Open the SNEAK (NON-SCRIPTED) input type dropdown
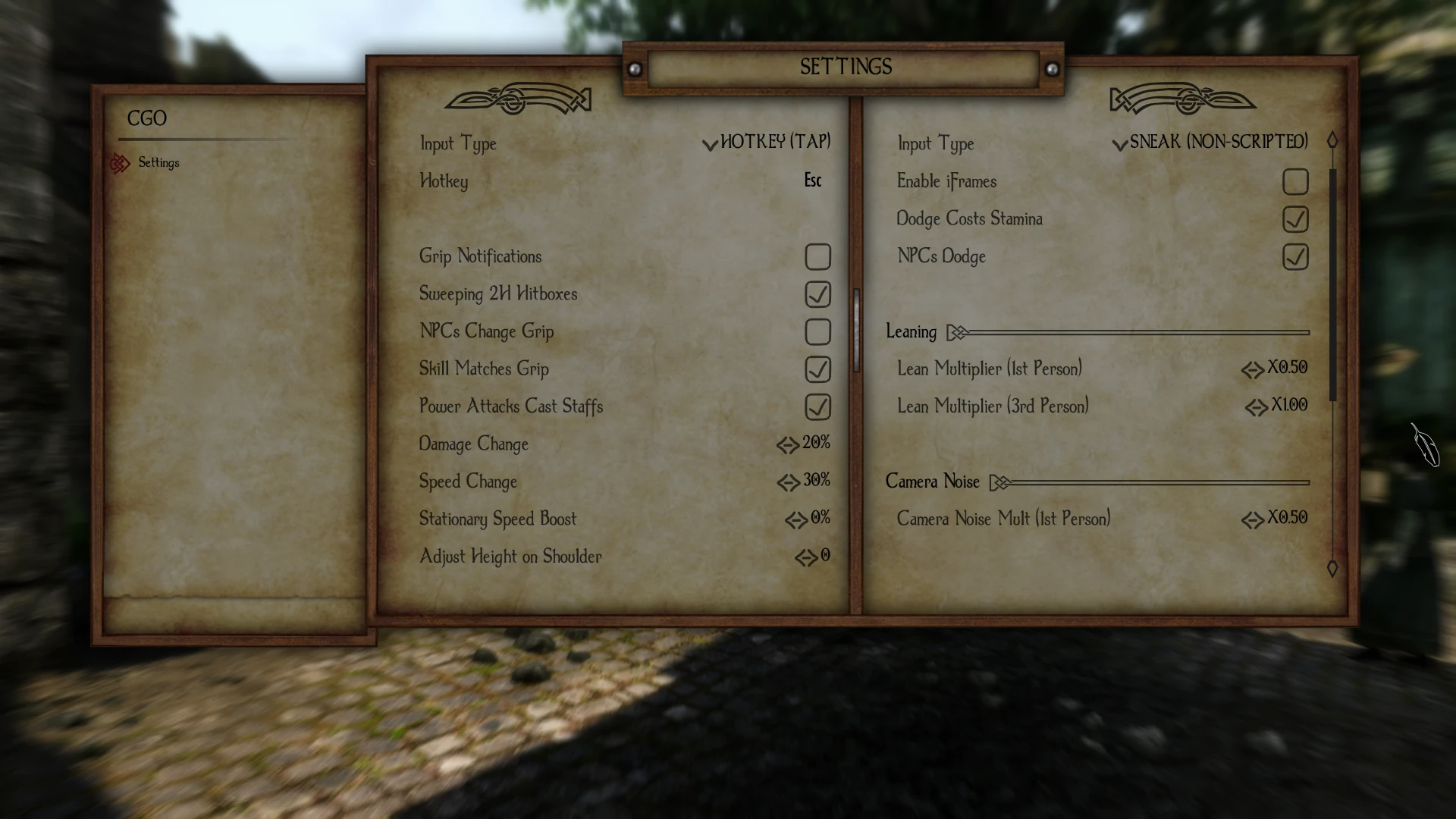The image size is (1456, 819). tap(1210, 142)
